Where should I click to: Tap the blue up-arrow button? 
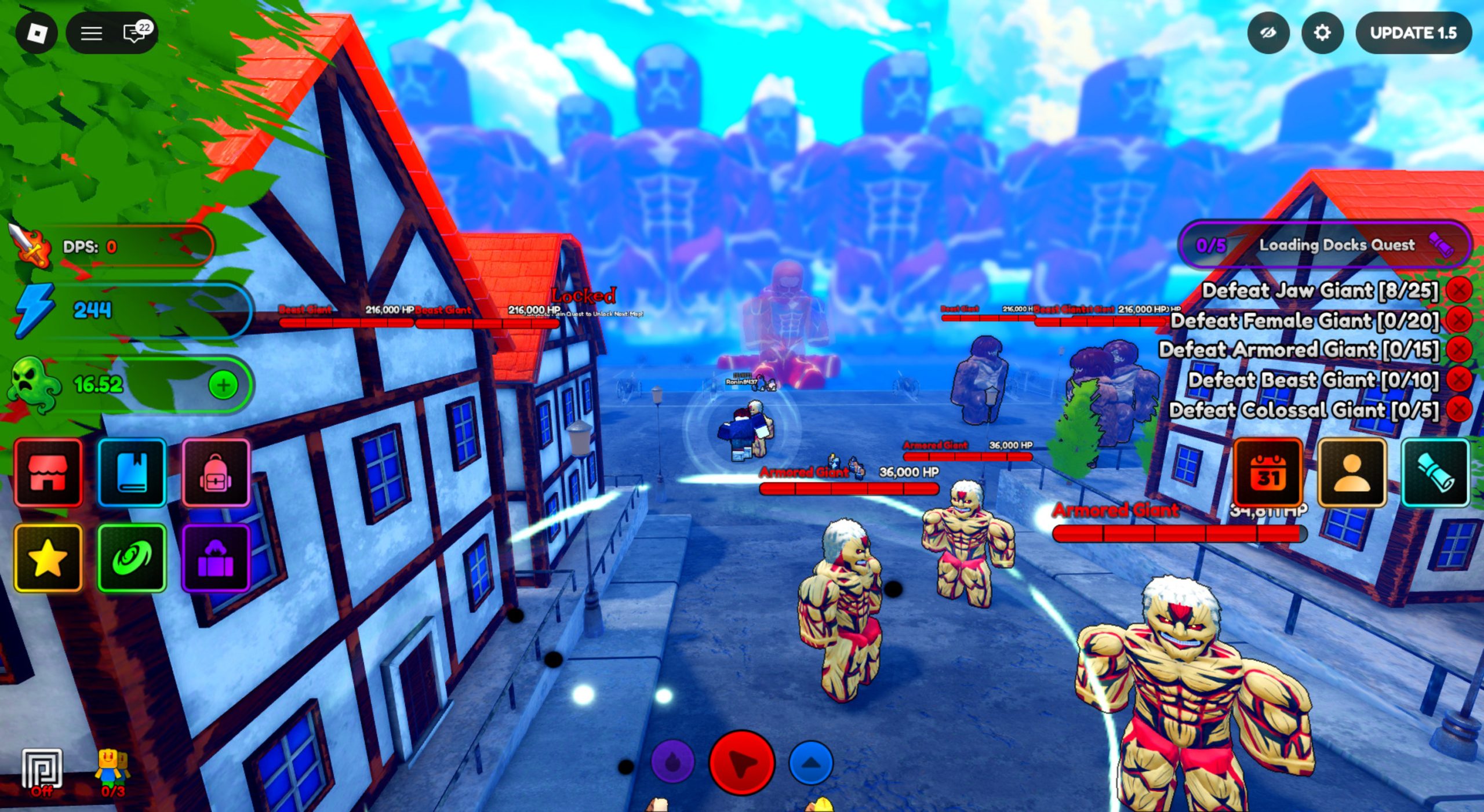coord(811,762)
